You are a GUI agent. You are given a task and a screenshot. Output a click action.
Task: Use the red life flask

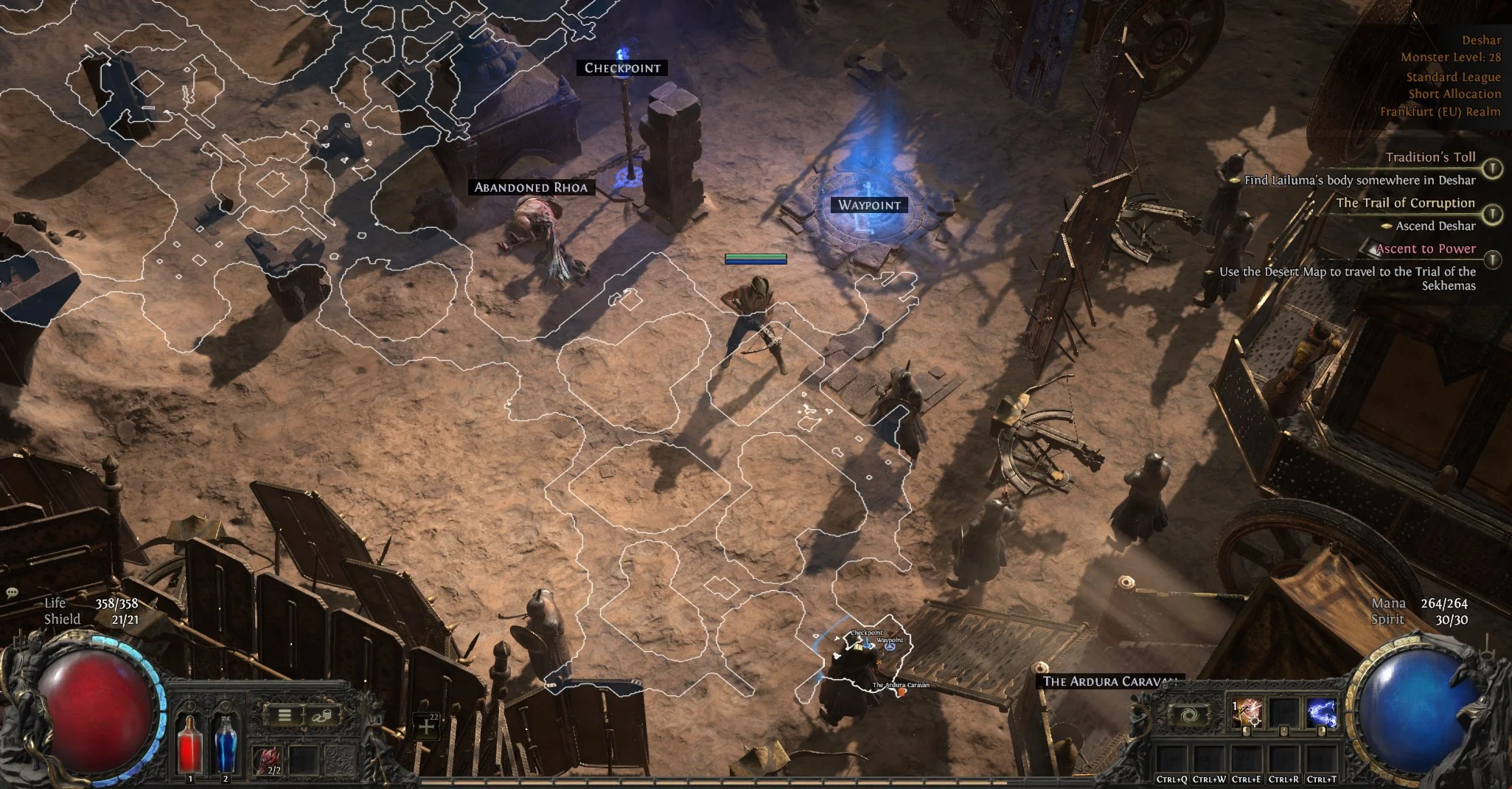pos(190,743)
